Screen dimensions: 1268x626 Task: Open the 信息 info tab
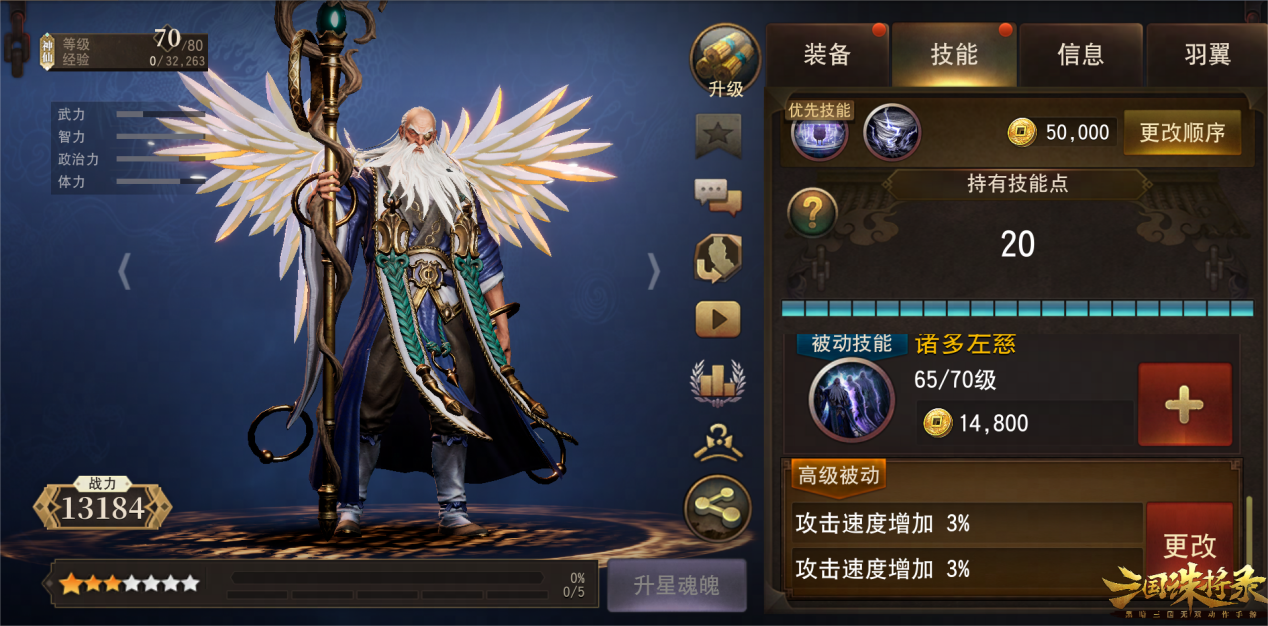coord(1081,55)
